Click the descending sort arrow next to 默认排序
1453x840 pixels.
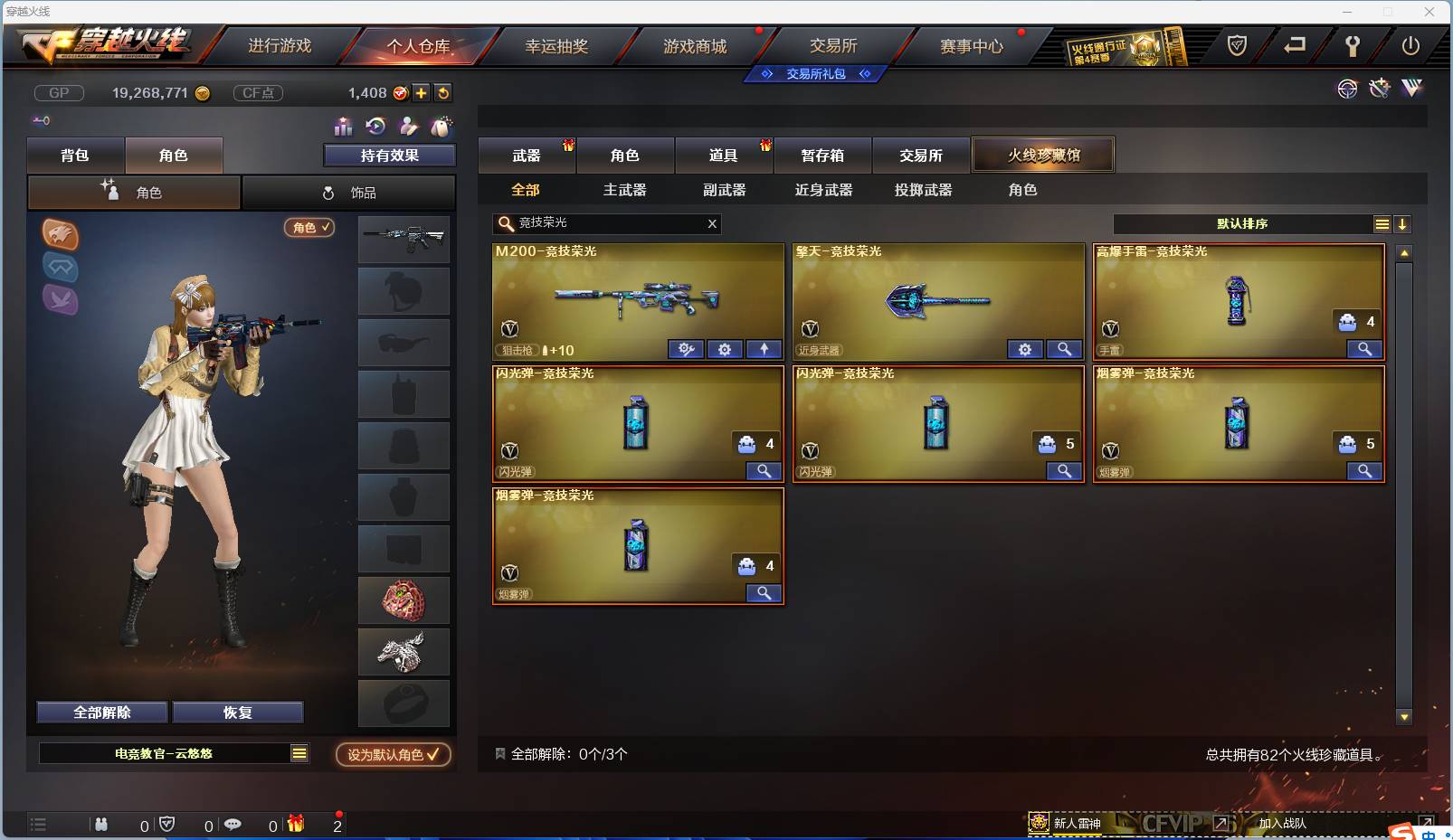(x=1402, y=223)
